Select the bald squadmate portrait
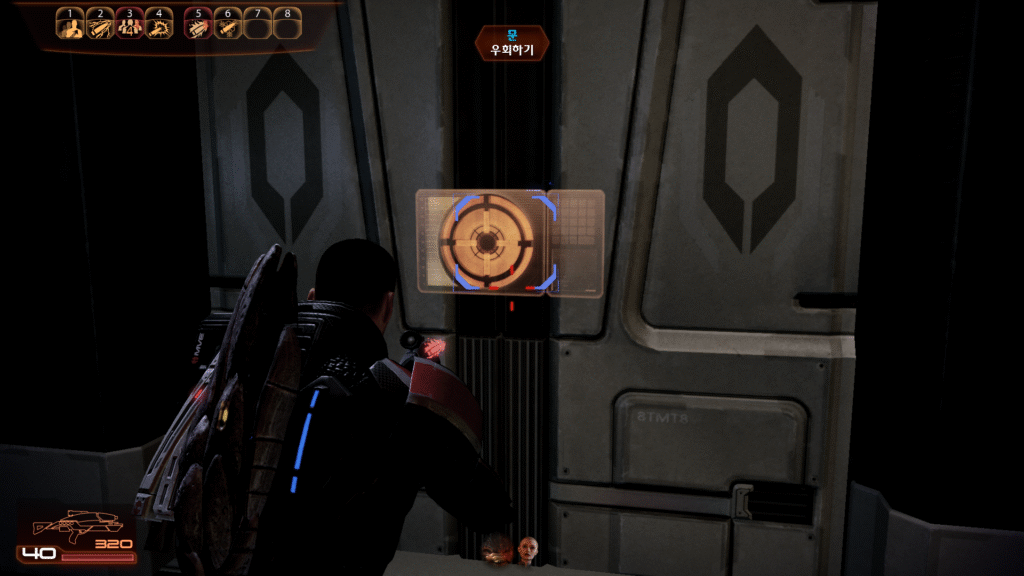 click(x=528, y=549)
